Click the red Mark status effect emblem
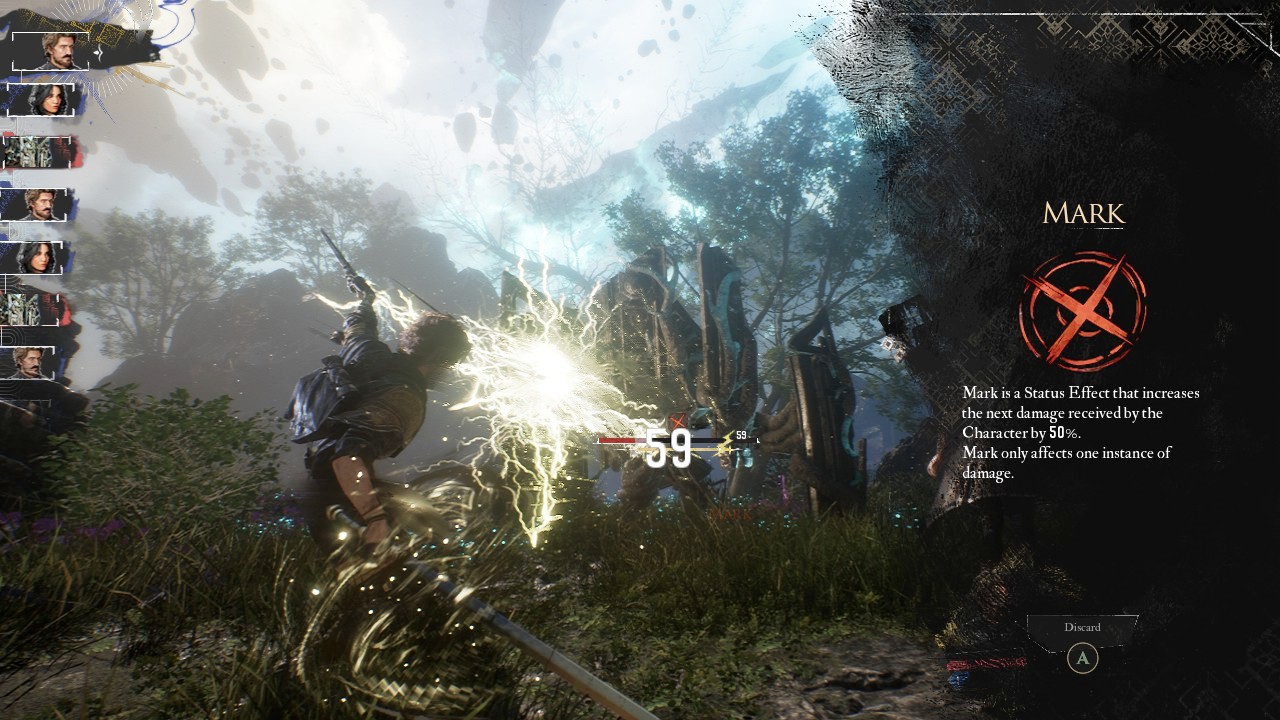This screenshot has width=1280, height=720. pos(1083,311)
